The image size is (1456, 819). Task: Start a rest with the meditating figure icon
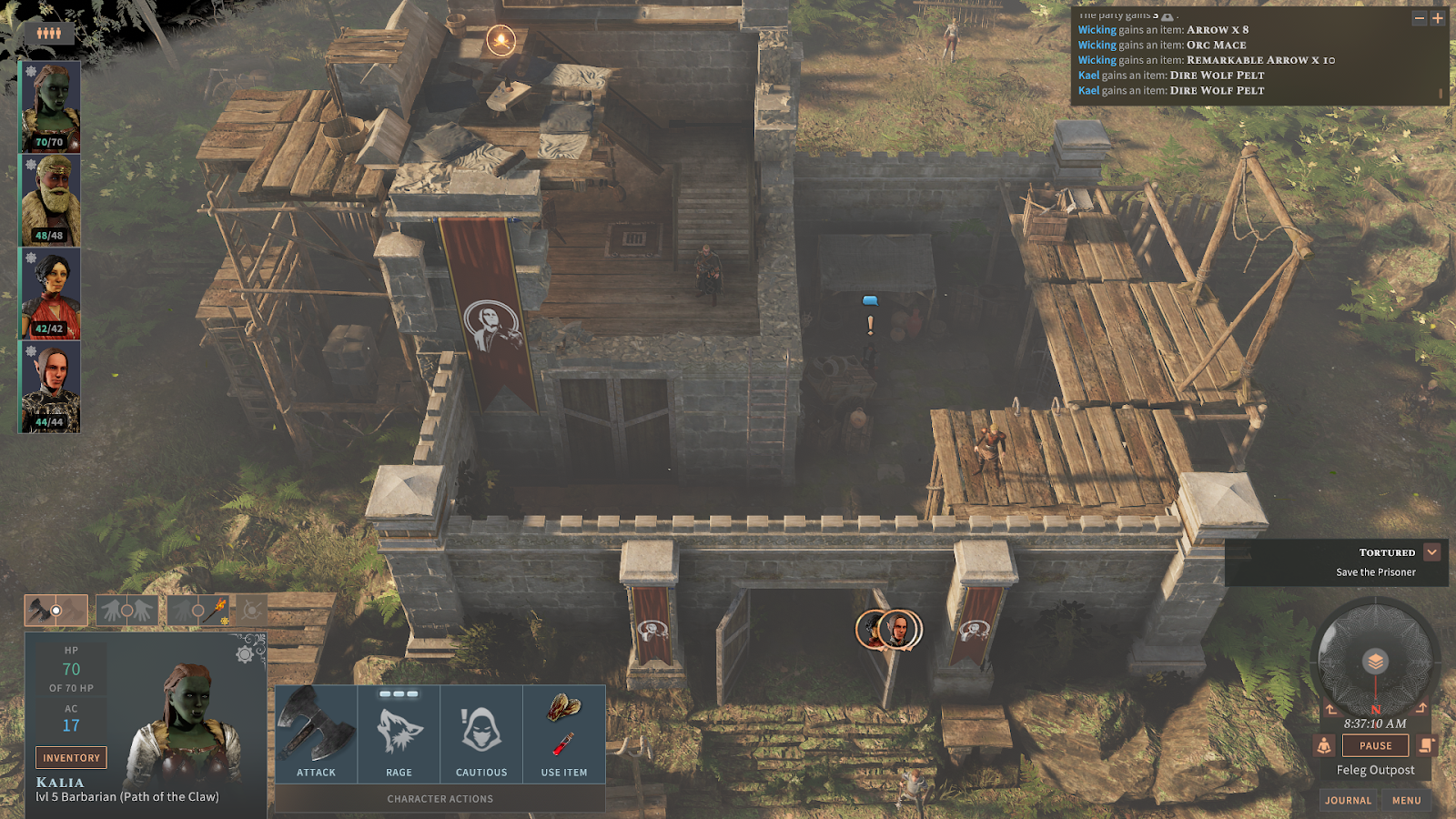coord(1324,745)
